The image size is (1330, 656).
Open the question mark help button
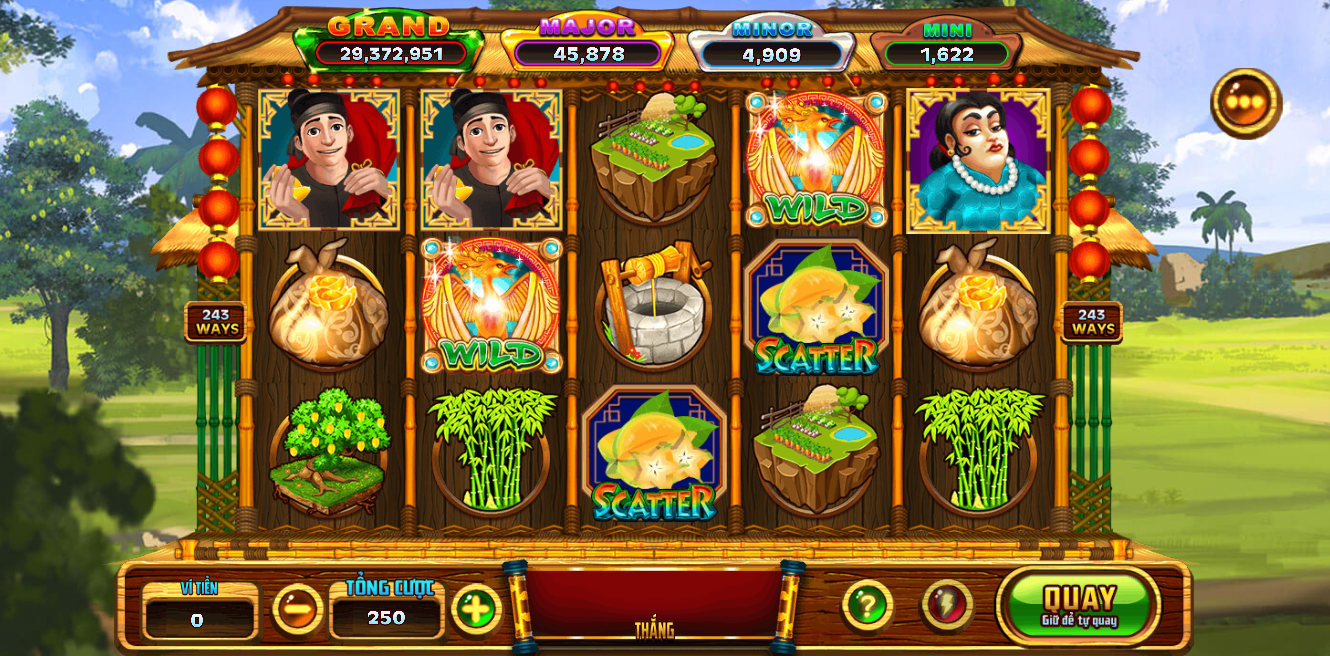tap(867, 605)
